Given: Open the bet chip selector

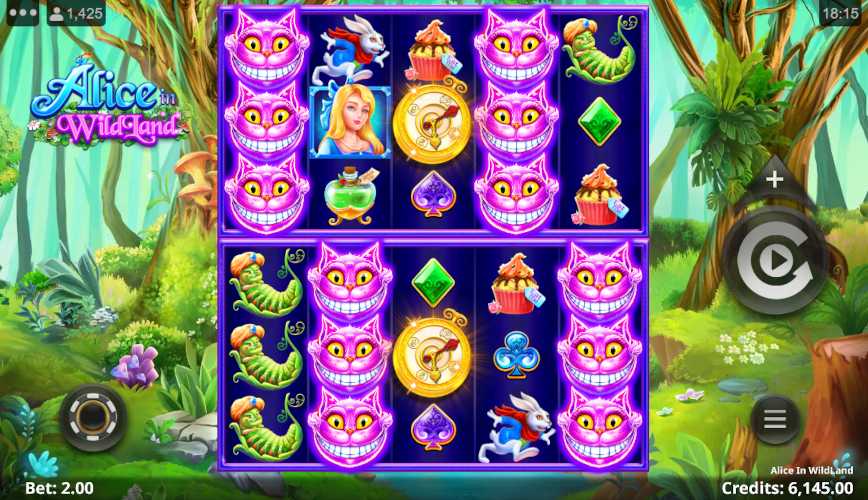Looking at the screenshot, I should click(93, 418).
